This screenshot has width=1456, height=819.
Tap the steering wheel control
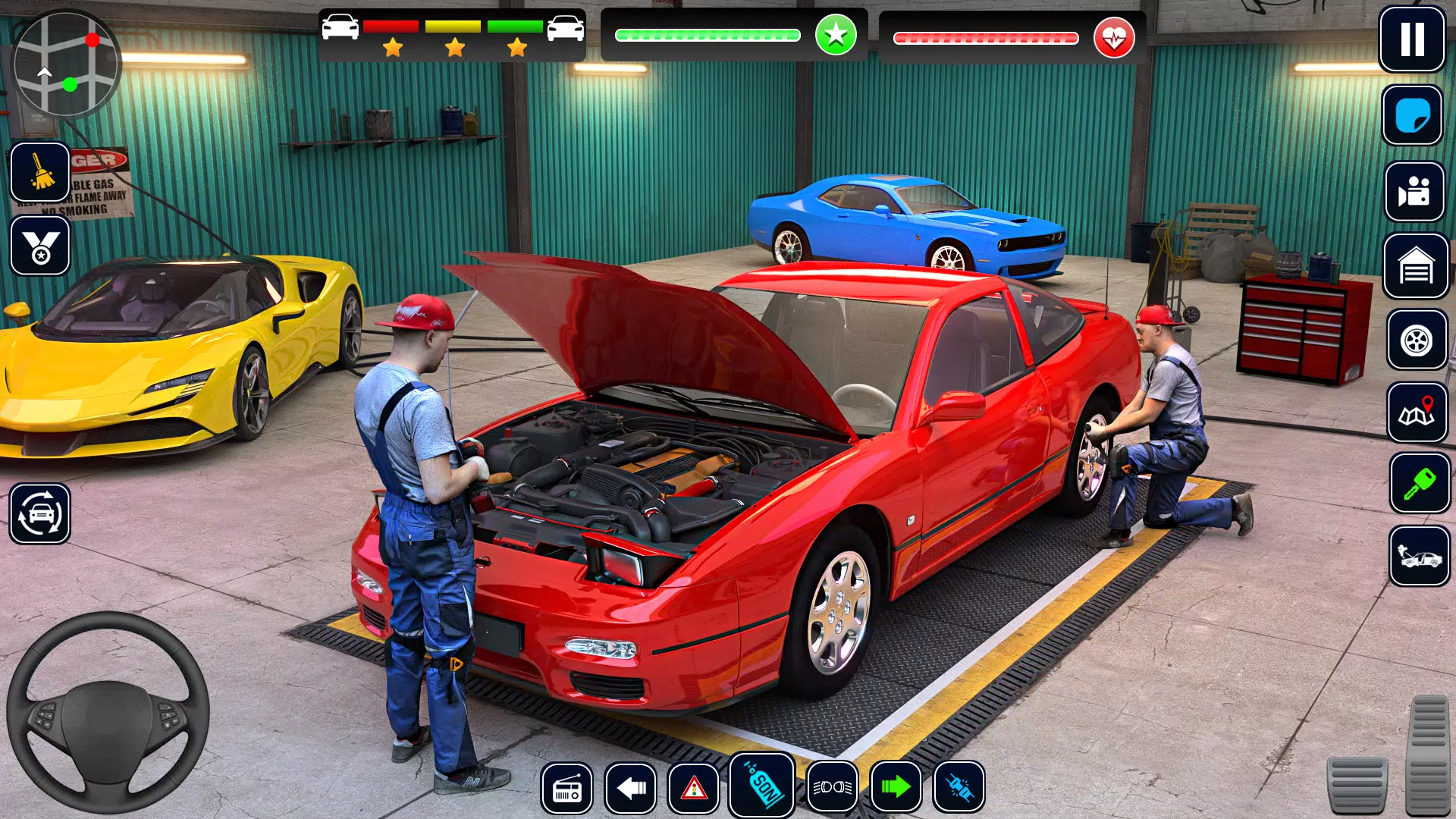pyautogui.click(x=108, y=713)
